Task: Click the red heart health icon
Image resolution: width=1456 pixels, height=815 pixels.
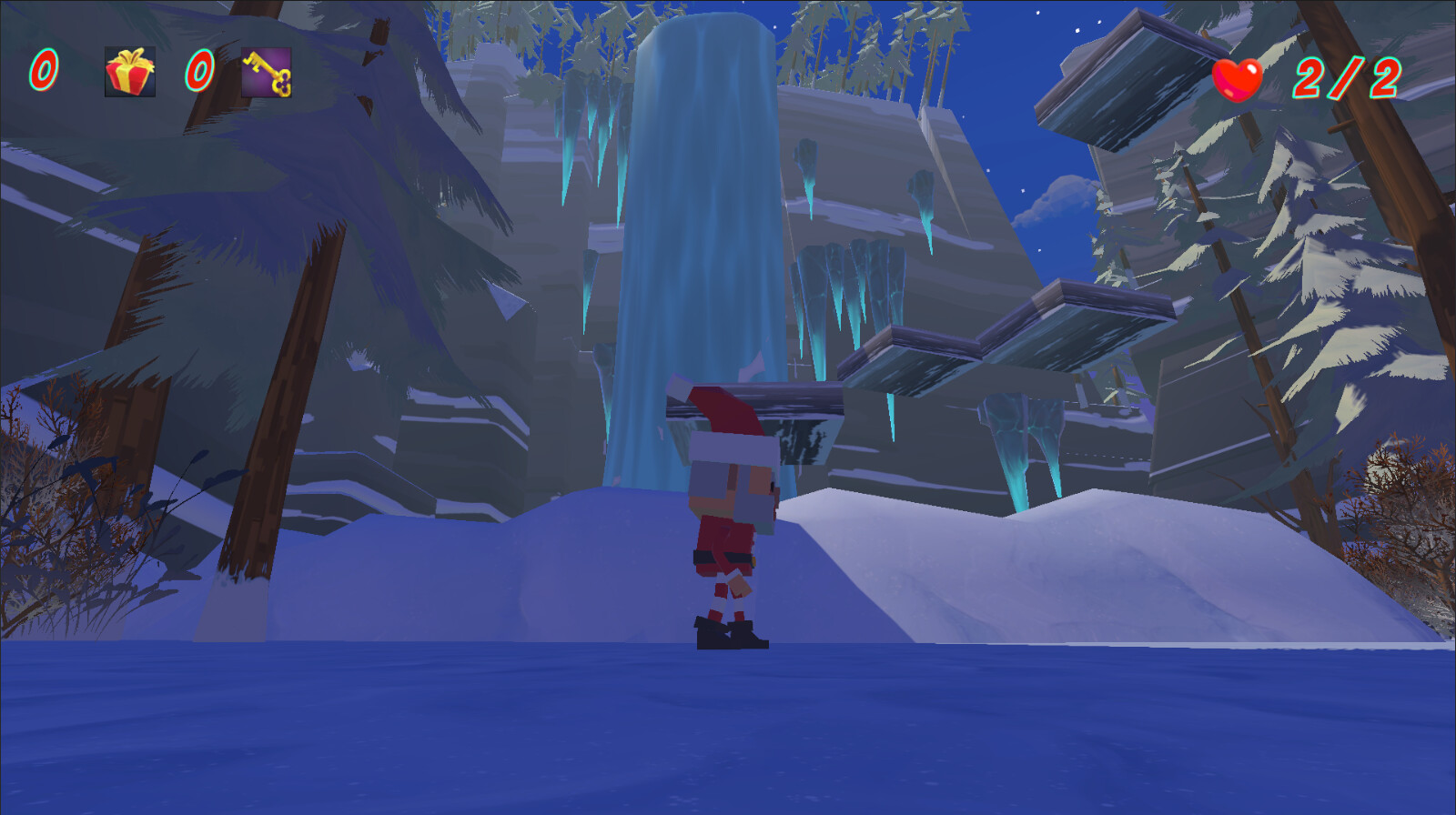Action: point(1239,79)
